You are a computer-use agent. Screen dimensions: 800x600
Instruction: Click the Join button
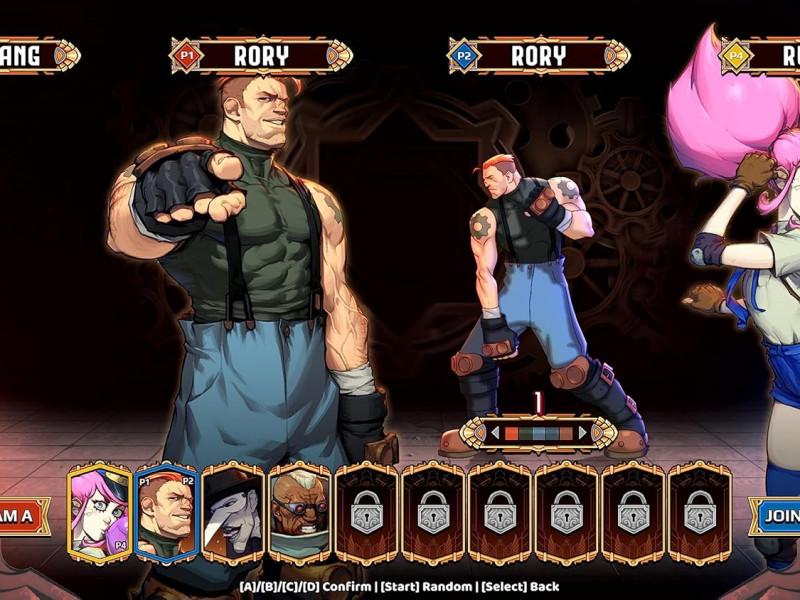click(776, 516)
